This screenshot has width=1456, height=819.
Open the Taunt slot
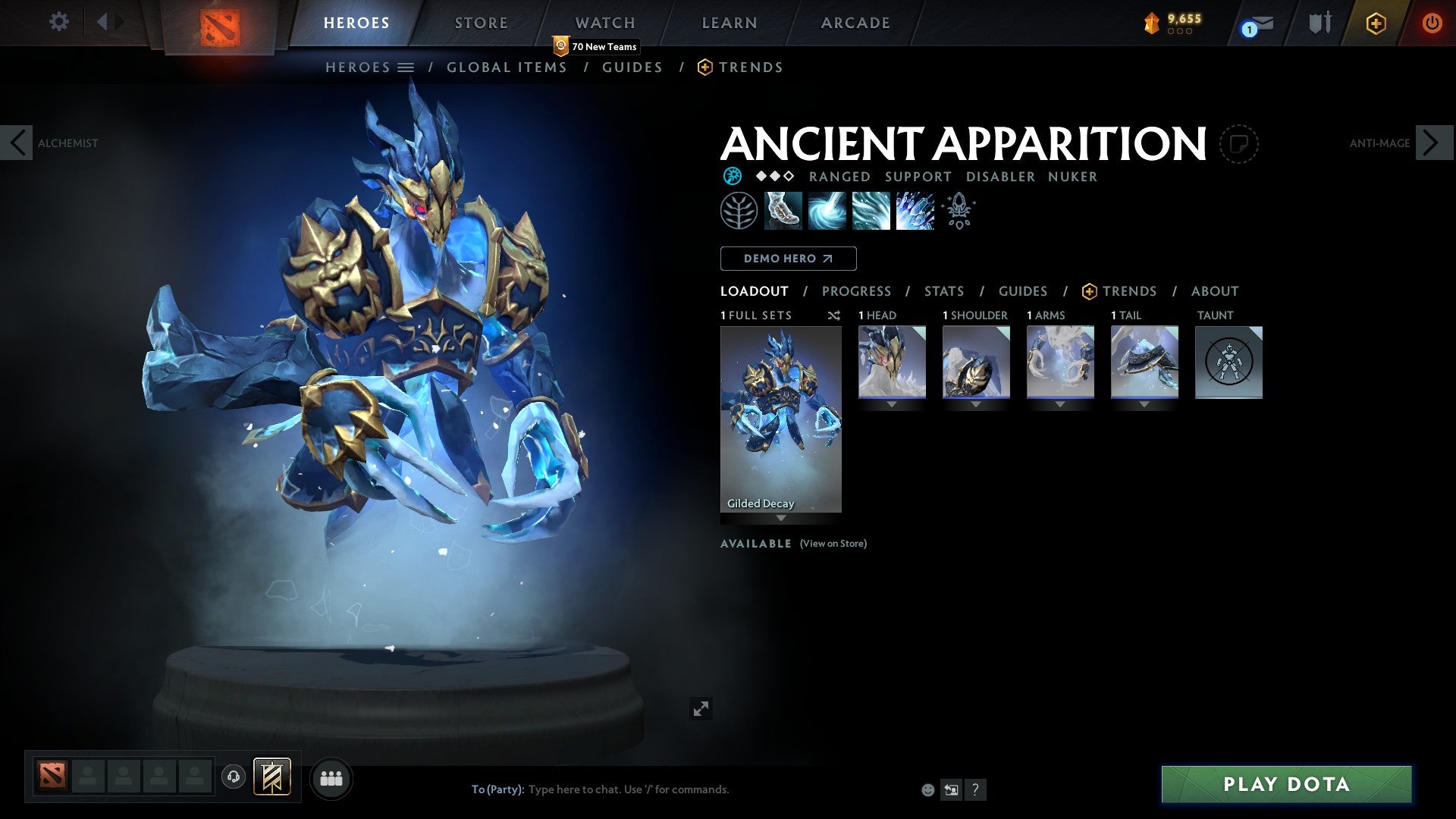click(x=1228, y=362)
